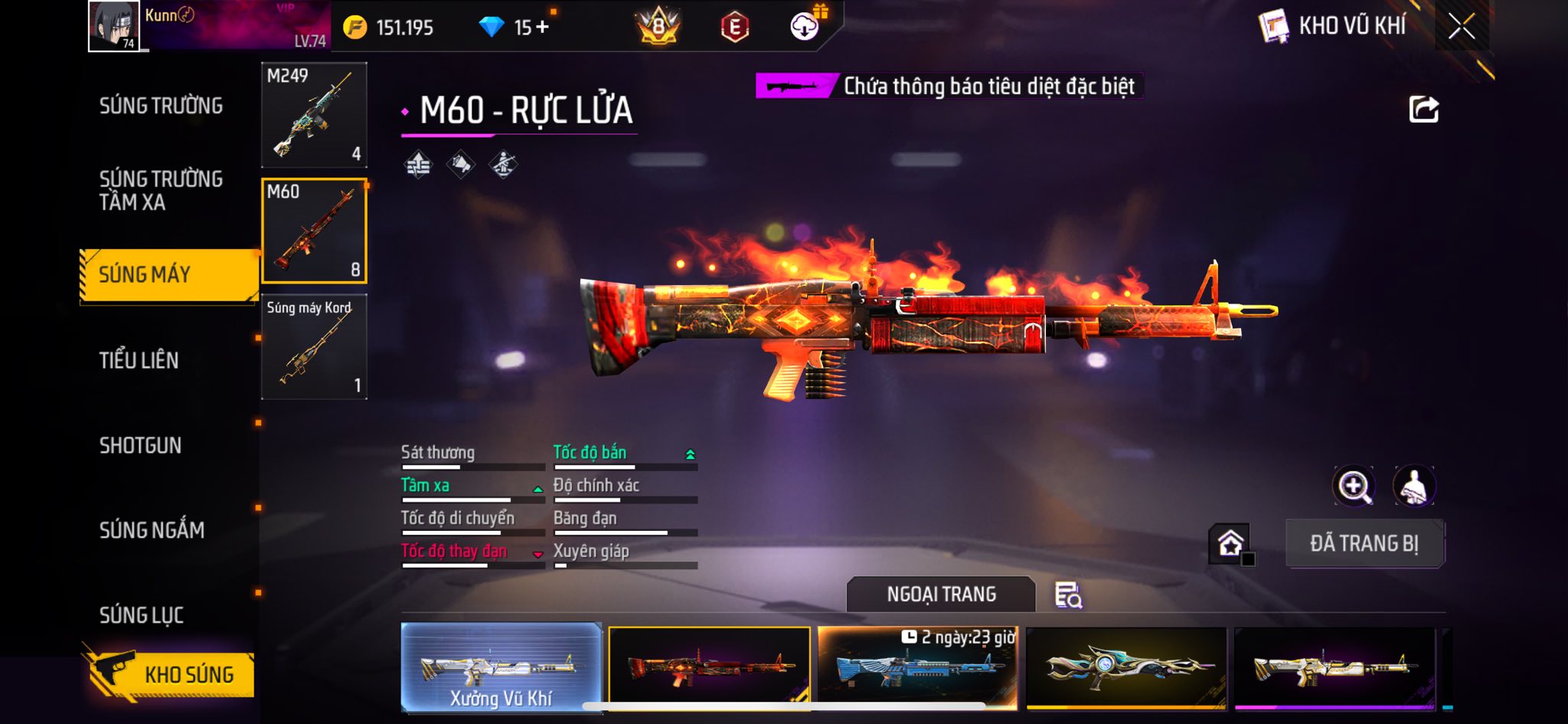Open the player profile avatar
This screenshot has width=1568, height=724.
pos(114,26)
